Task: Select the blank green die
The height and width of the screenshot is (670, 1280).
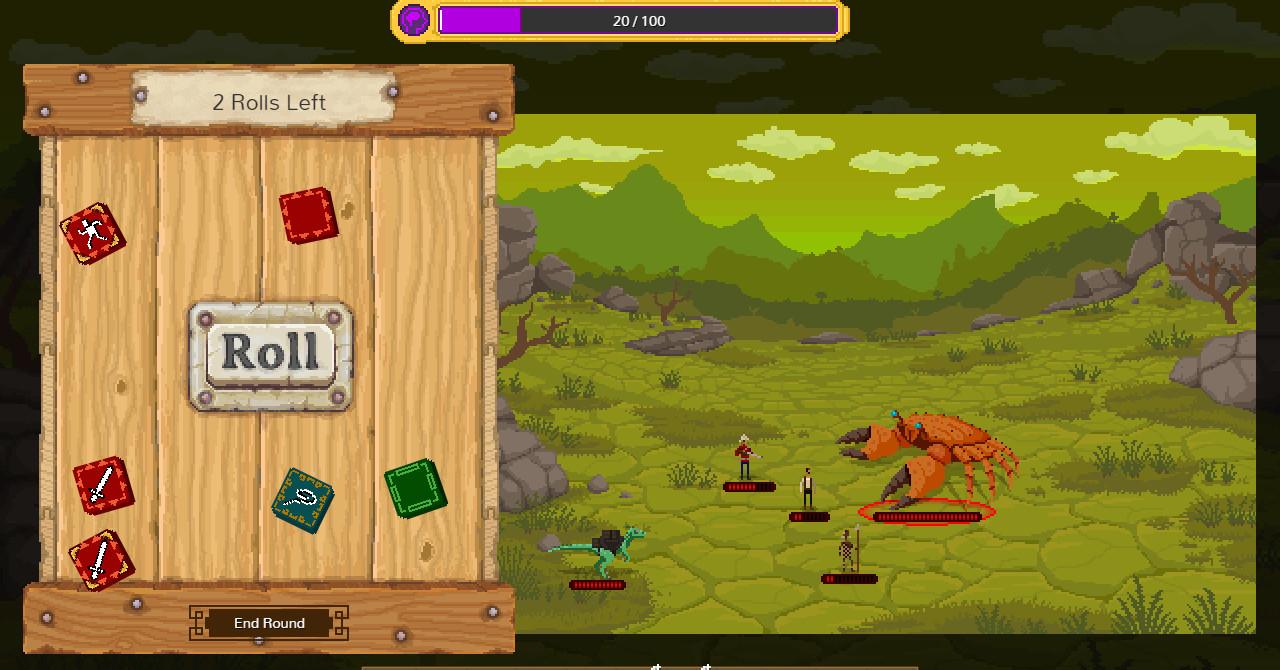Action: coord(415,488)
